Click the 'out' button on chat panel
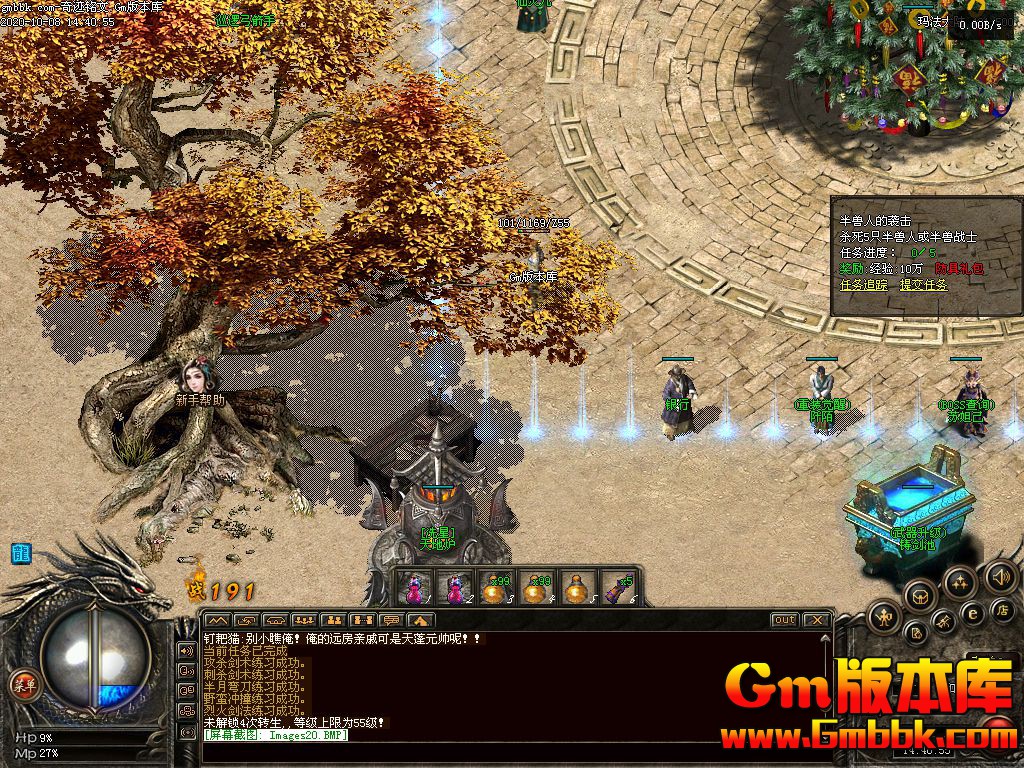The width and height of the screenshot is (1024, 768). [x=785, y=620]
